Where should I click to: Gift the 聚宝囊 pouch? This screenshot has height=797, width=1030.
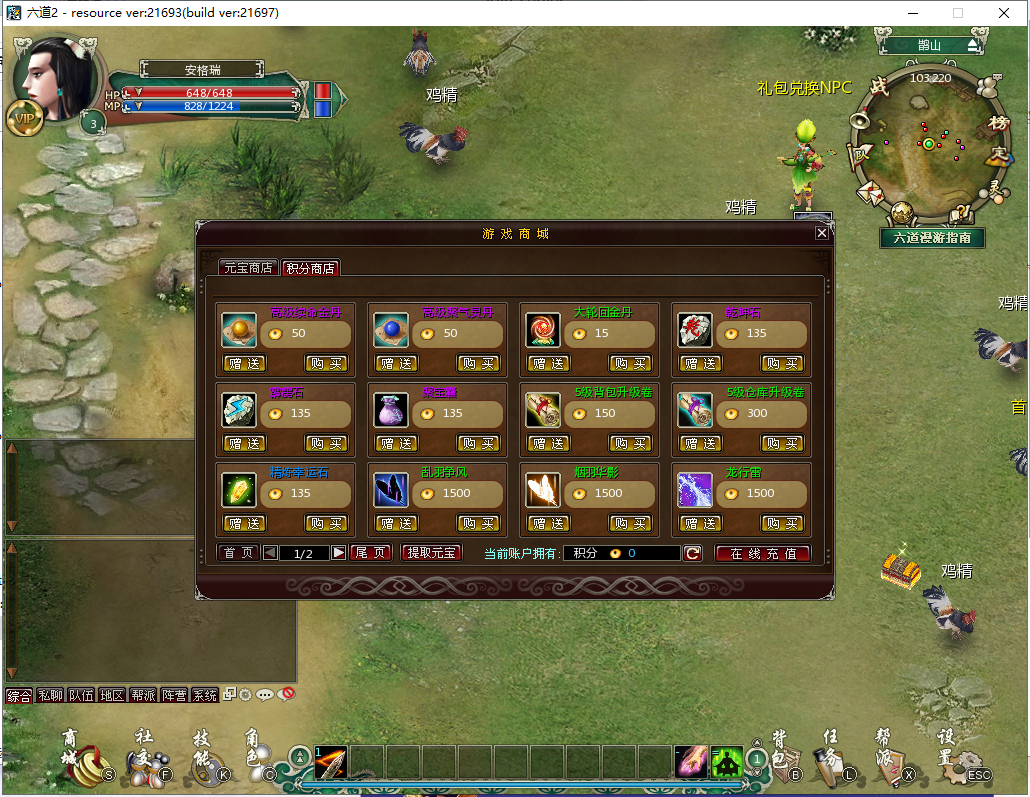(x=395, y=443)
